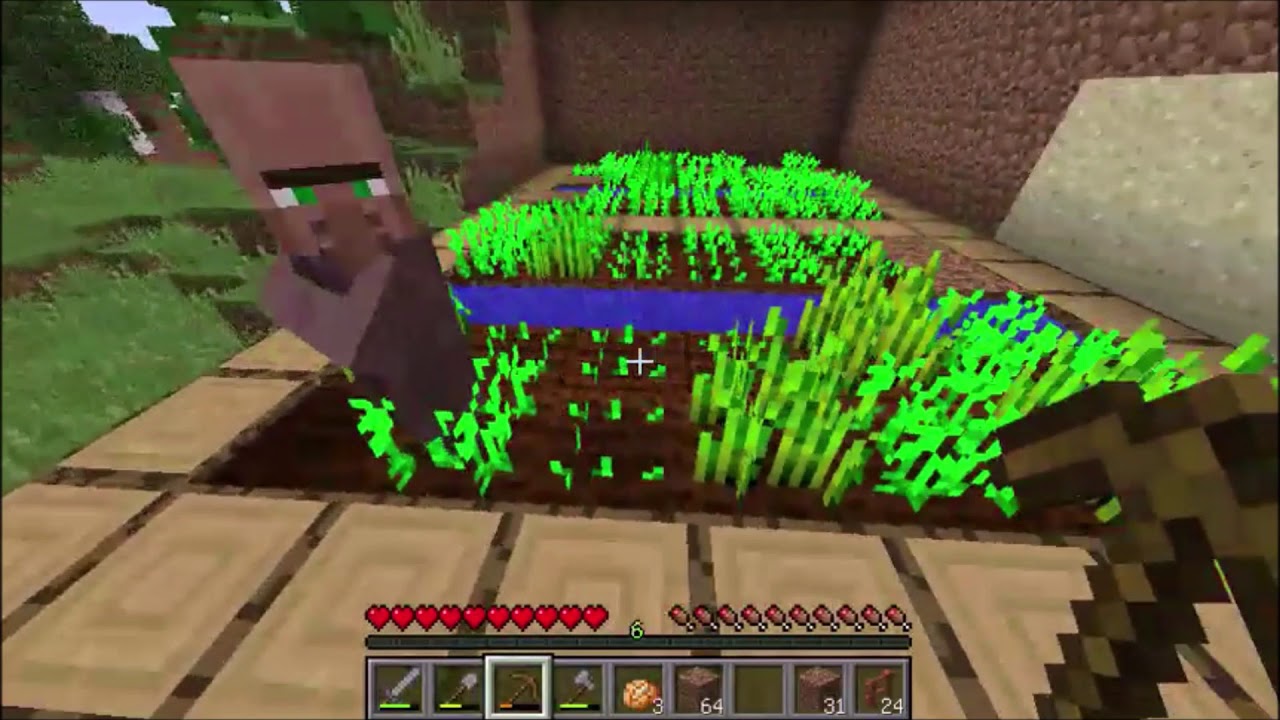Click the leftmost hunger drumstick icon

pyautogui.click(x=676, y=614)
